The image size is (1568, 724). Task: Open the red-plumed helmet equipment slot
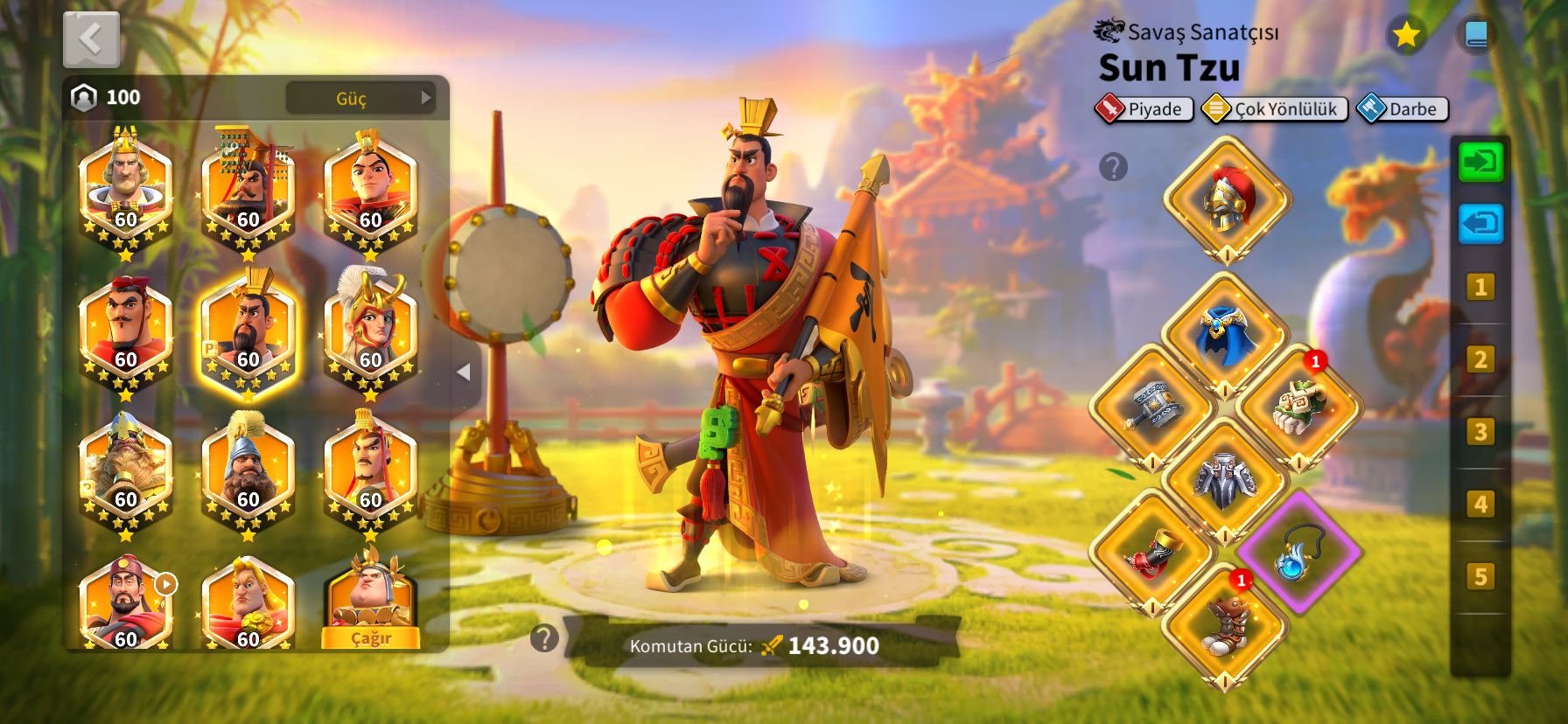(x=1227, y=199)
